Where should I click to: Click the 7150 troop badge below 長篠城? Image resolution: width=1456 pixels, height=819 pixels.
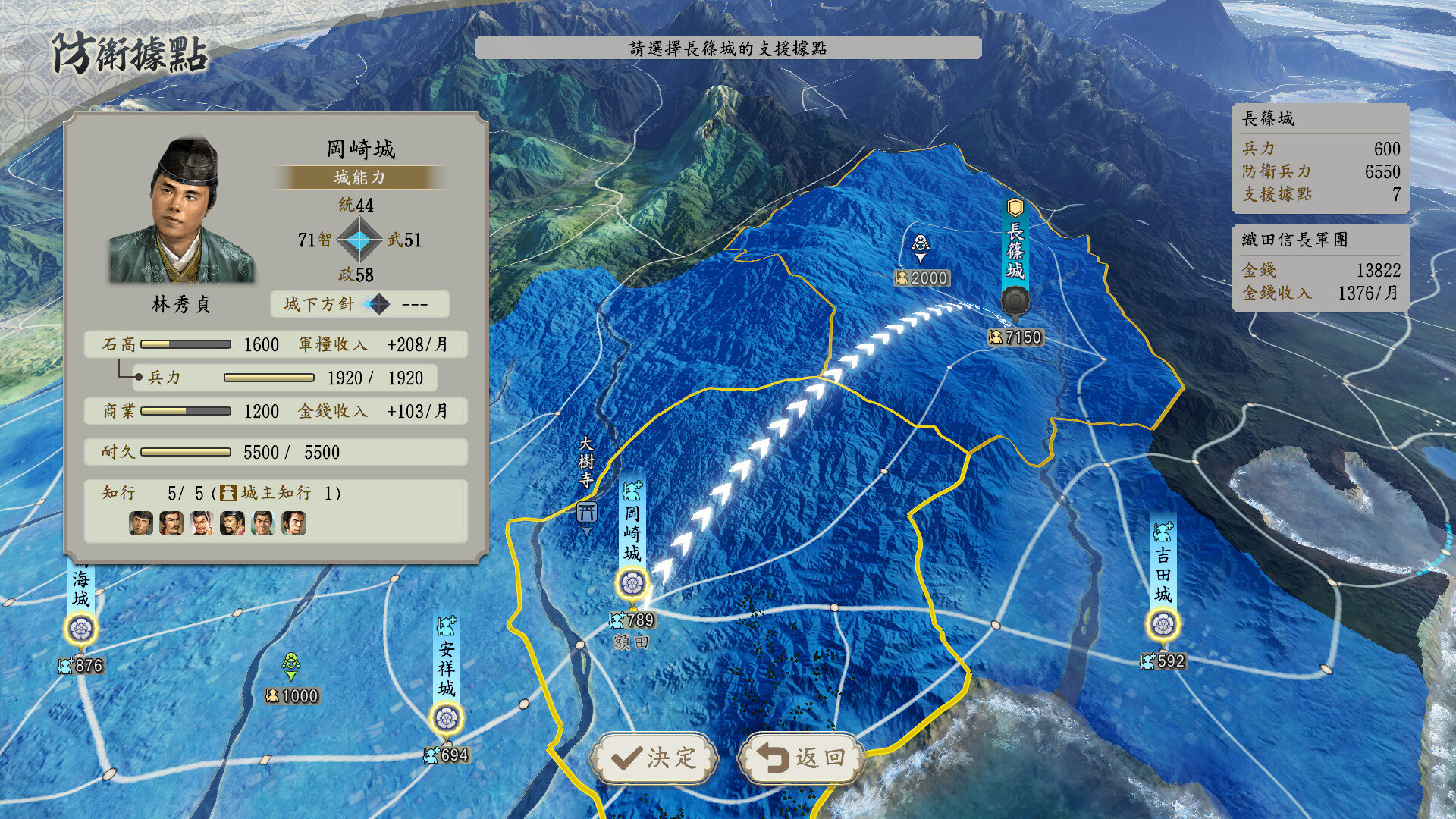pyautogui.click(x=1015, y=337)
